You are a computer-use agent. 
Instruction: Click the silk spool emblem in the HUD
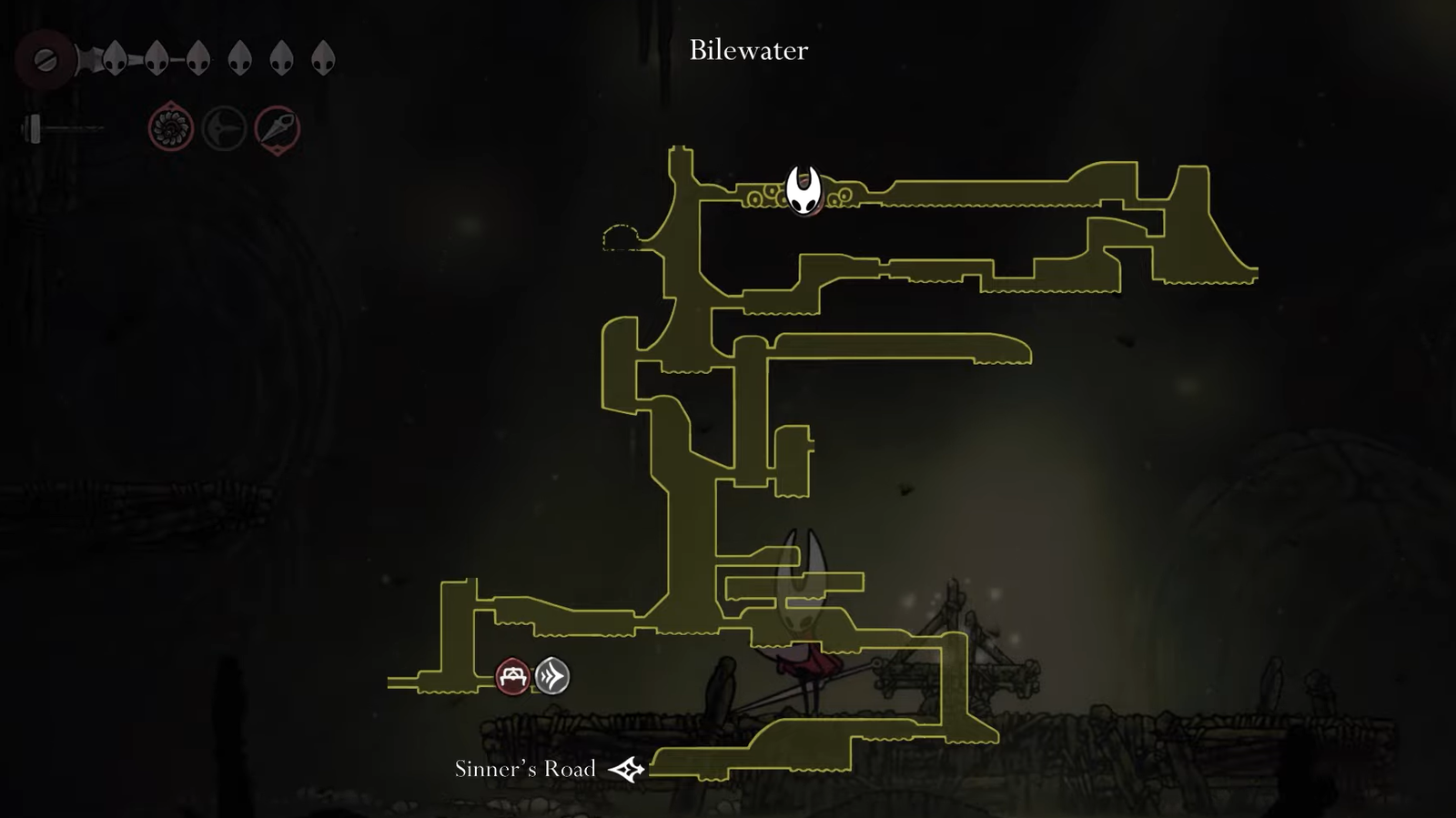point(43,60)
